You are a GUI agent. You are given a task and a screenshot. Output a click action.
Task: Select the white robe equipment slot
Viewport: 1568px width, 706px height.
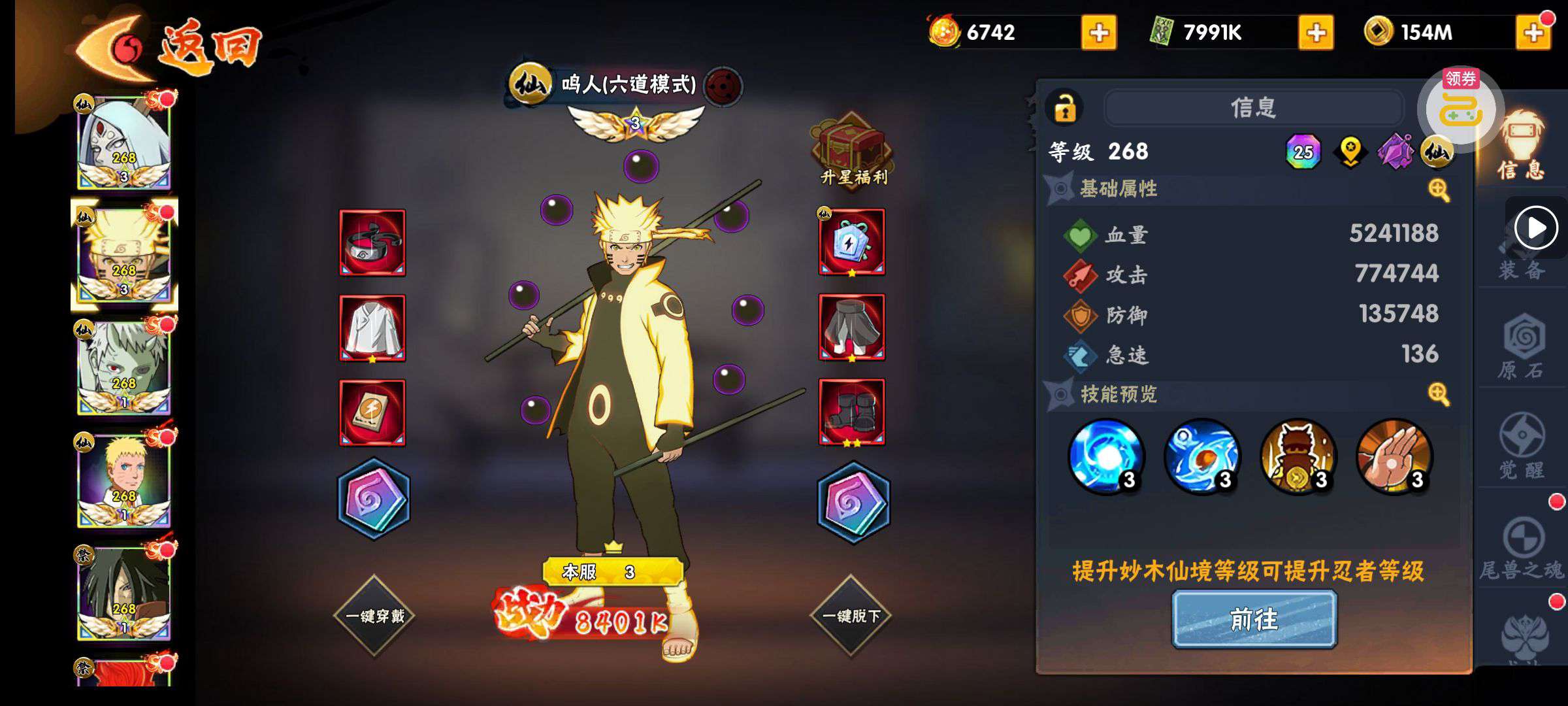372,328
